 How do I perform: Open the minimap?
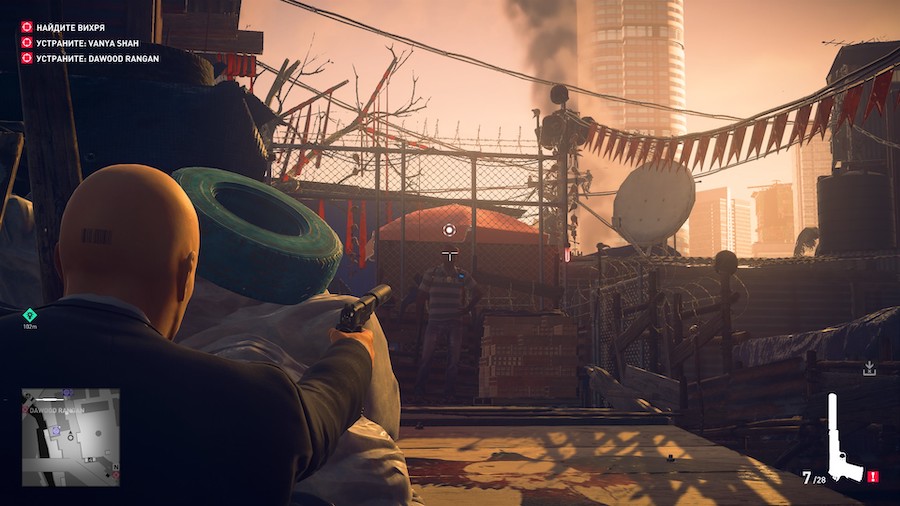pyautogui.click(x=71, y=437)
